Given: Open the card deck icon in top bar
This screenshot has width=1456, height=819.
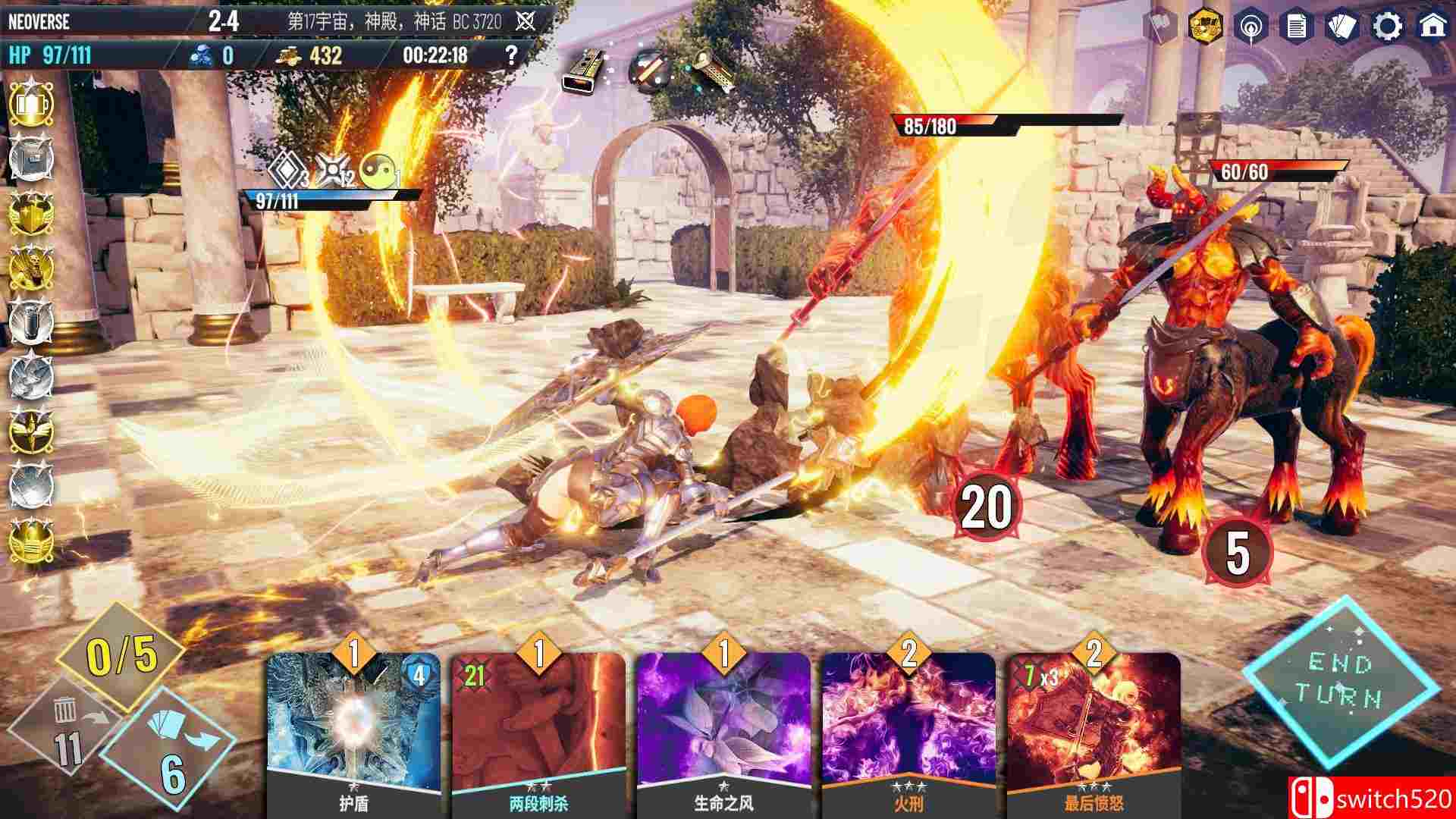Looking at the screenshot, I should pos(1344,23).
